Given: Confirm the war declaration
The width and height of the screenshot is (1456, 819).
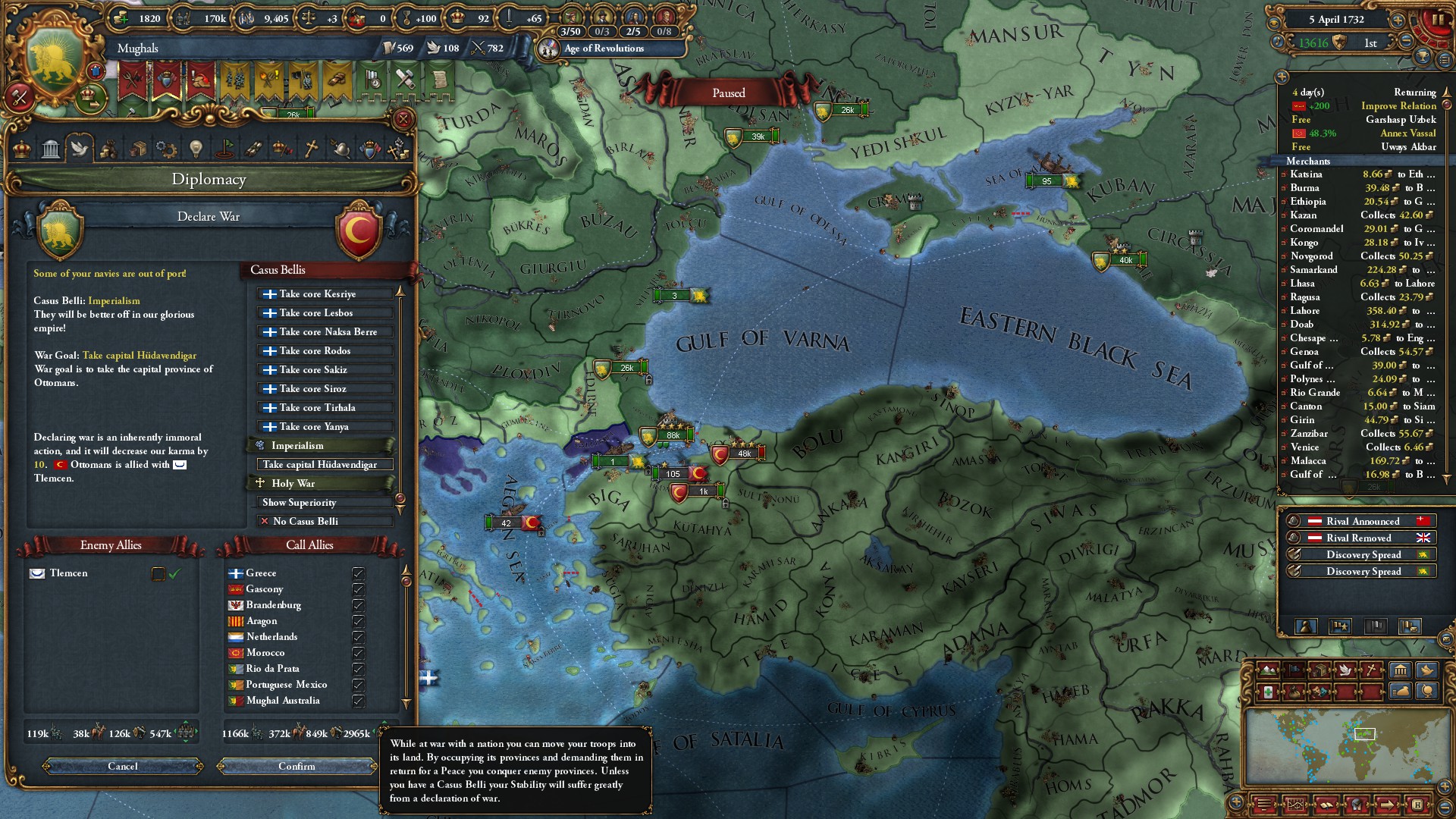Looking at the screenshot, I should (x=297, y=766).
